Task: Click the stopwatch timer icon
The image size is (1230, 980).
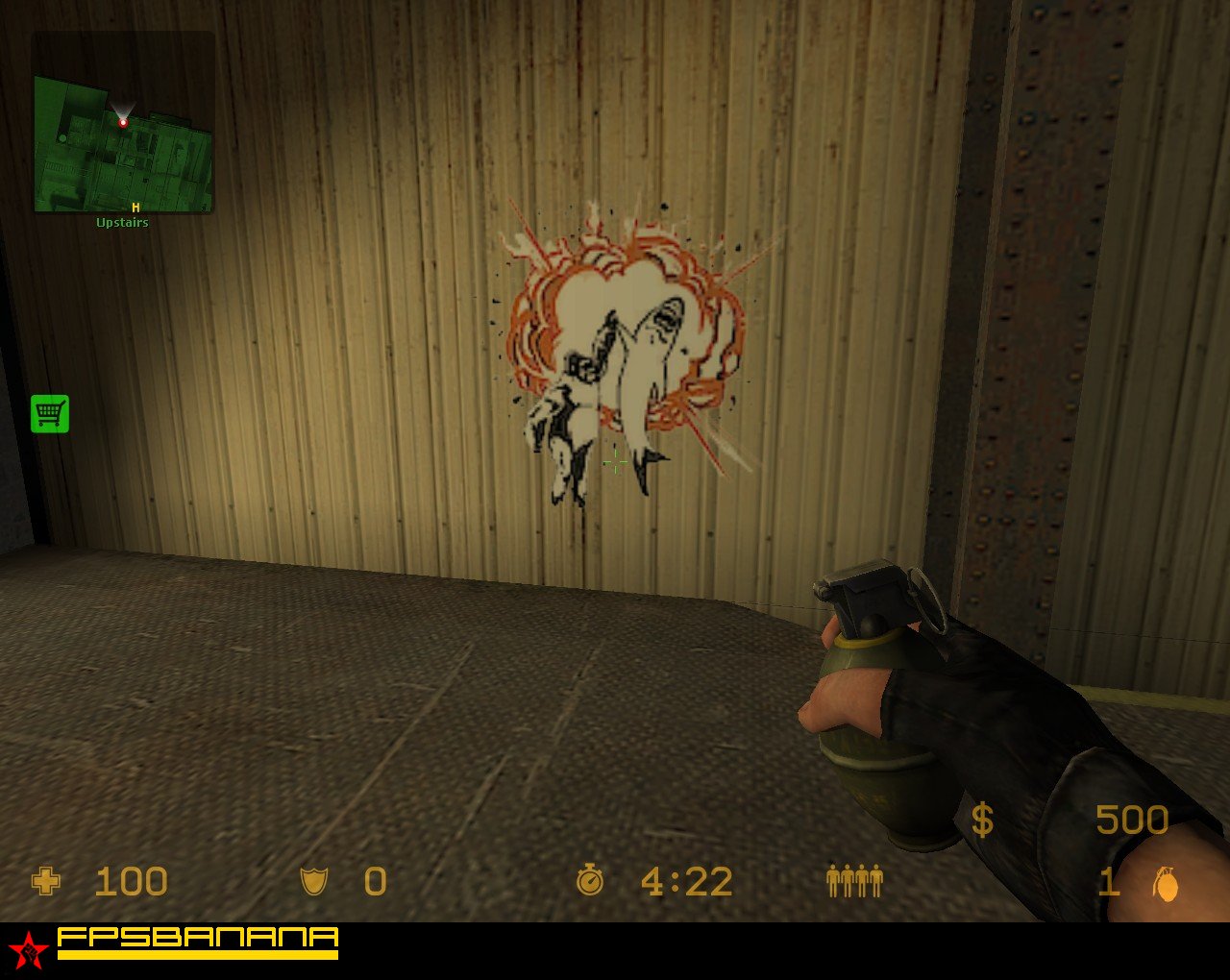Action: (x=592, y=880)
